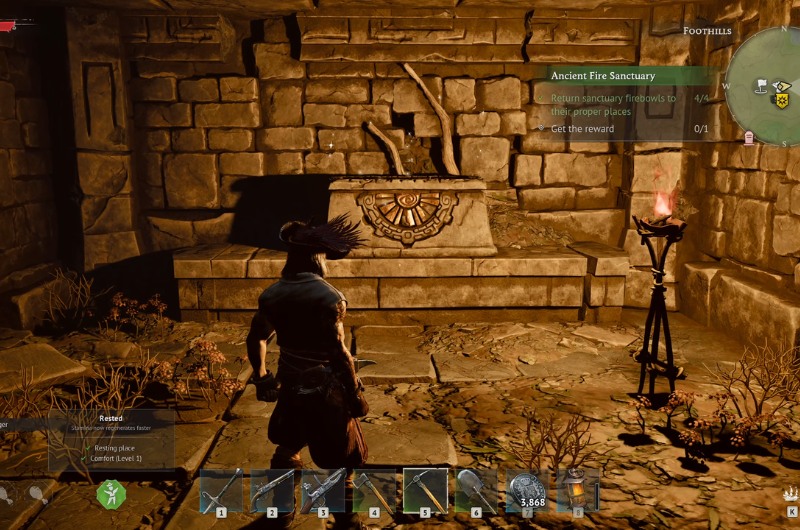Click the pink tombstone marker on minimap
This screenshot has width=800, height=530.
click(x=750, y=137)
